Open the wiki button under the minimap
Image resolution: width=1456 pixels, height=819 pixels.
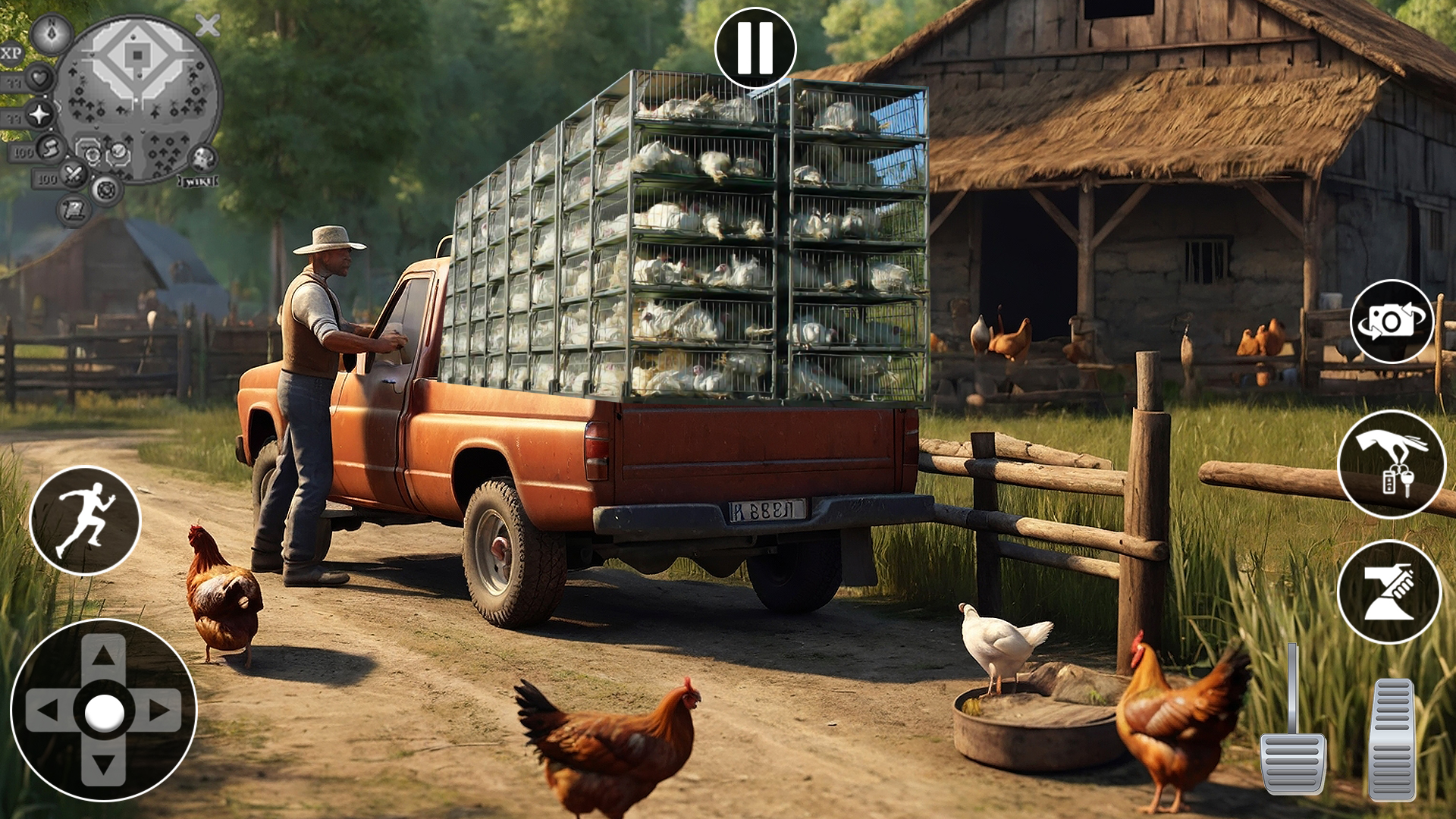click(x=198, y=181)
